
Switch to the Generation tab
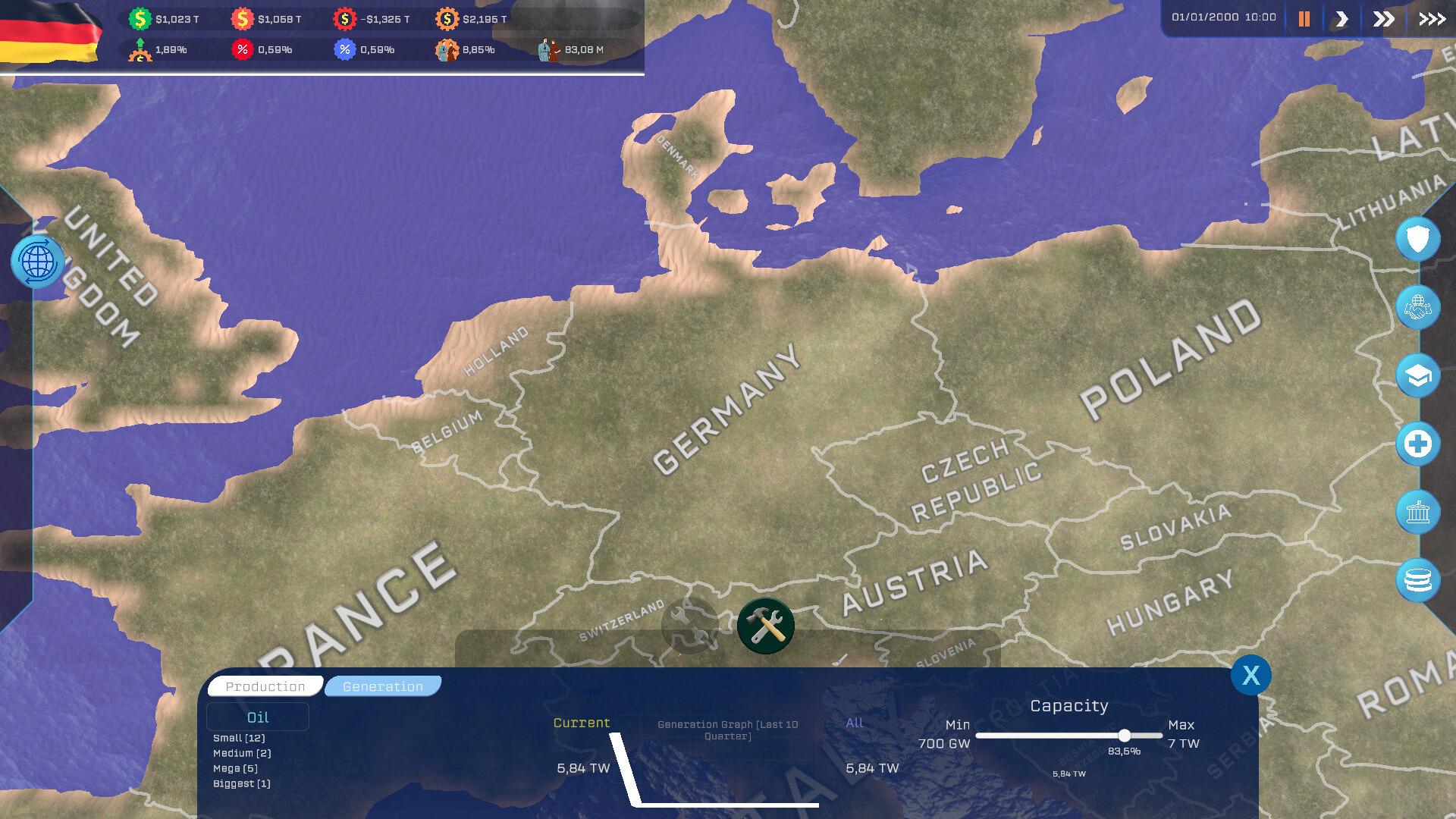(383, 686)
